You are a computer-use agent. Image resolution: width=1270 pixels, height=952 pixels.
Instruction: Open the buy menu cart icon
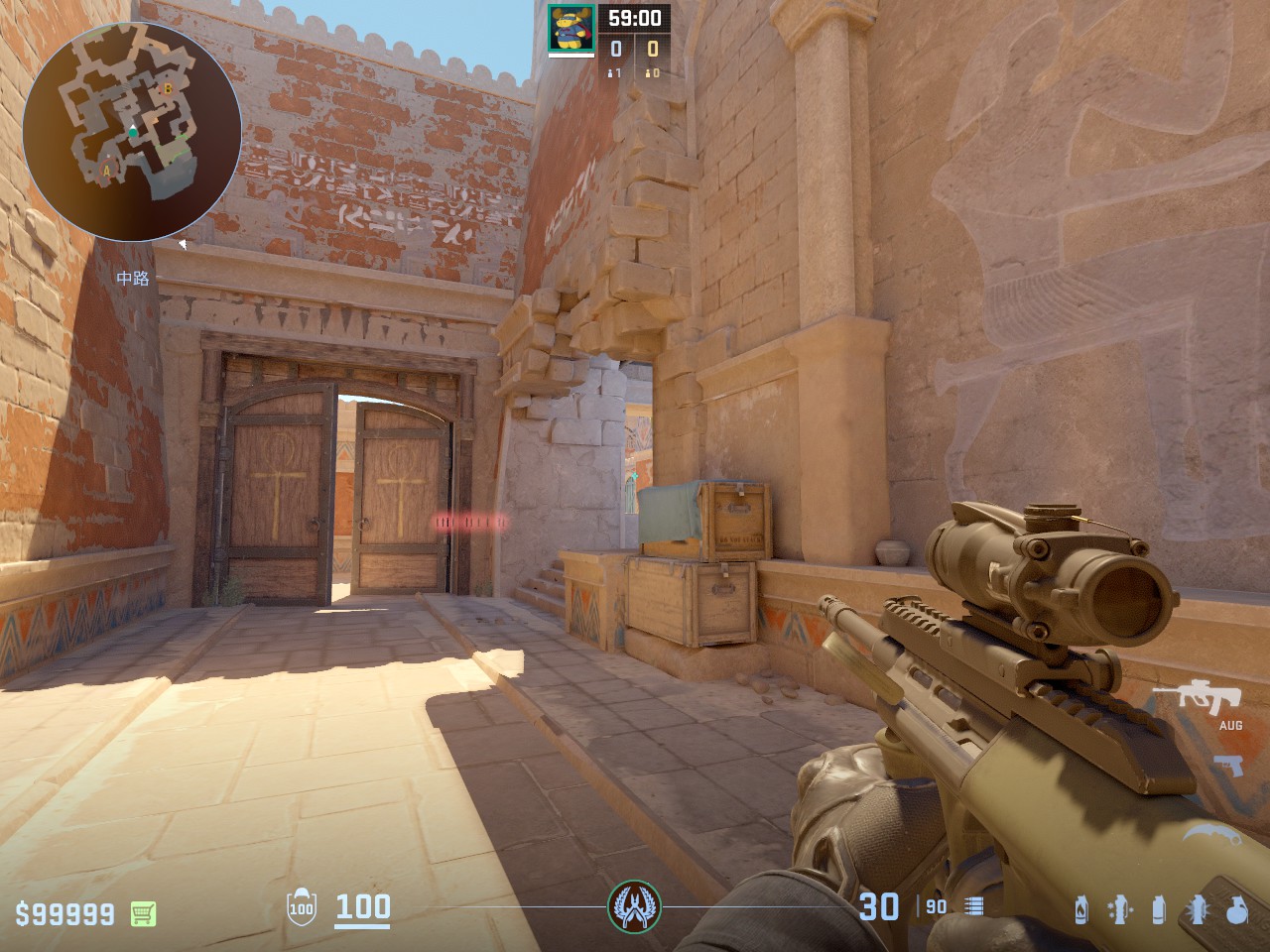(145, 912)
